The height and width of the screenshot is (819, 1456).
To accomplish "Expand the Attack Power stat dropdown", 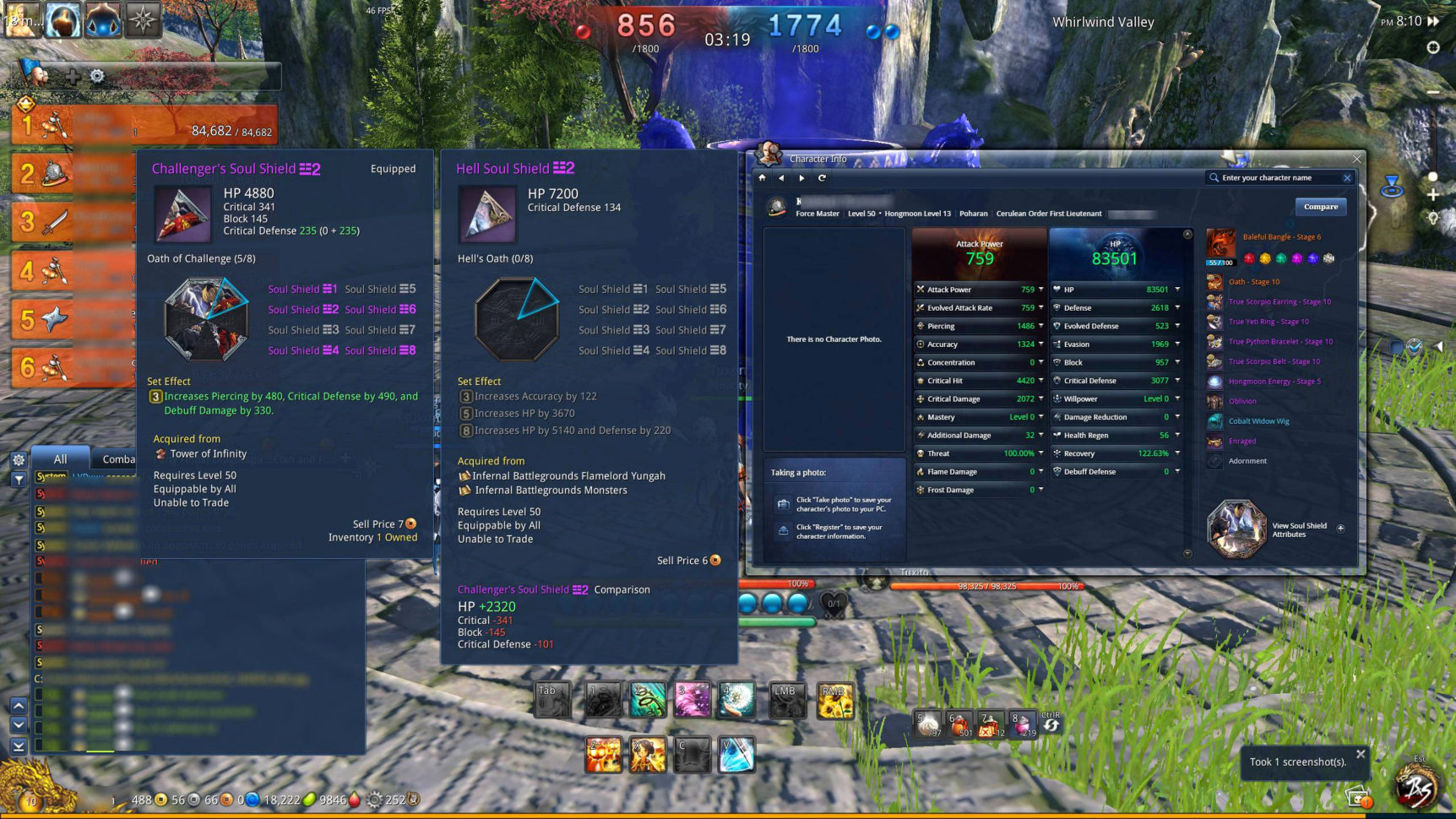I will pyautogui.click(x=1040, y=290).
